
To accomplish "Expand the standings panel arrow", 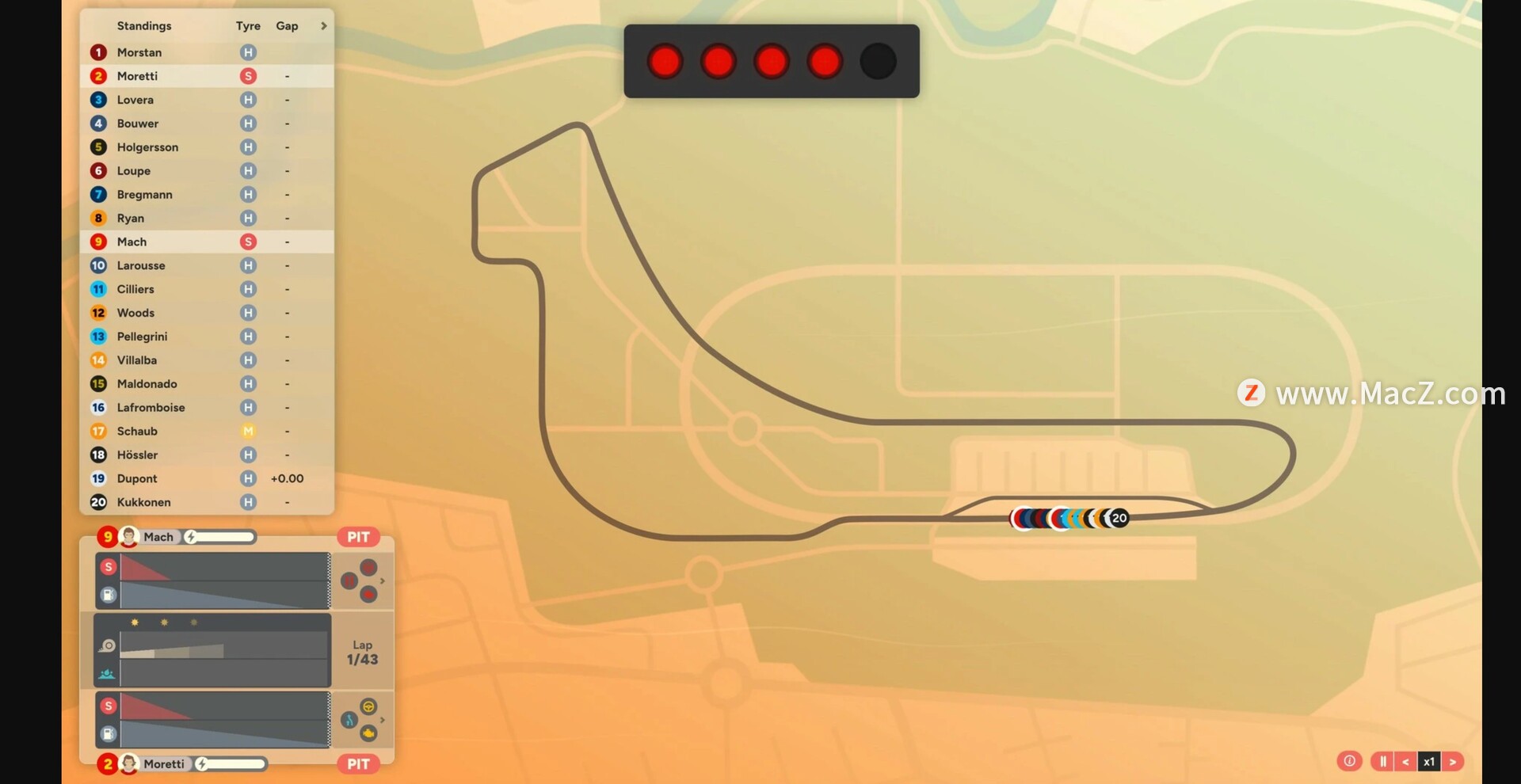I will (x=323, y=26).
